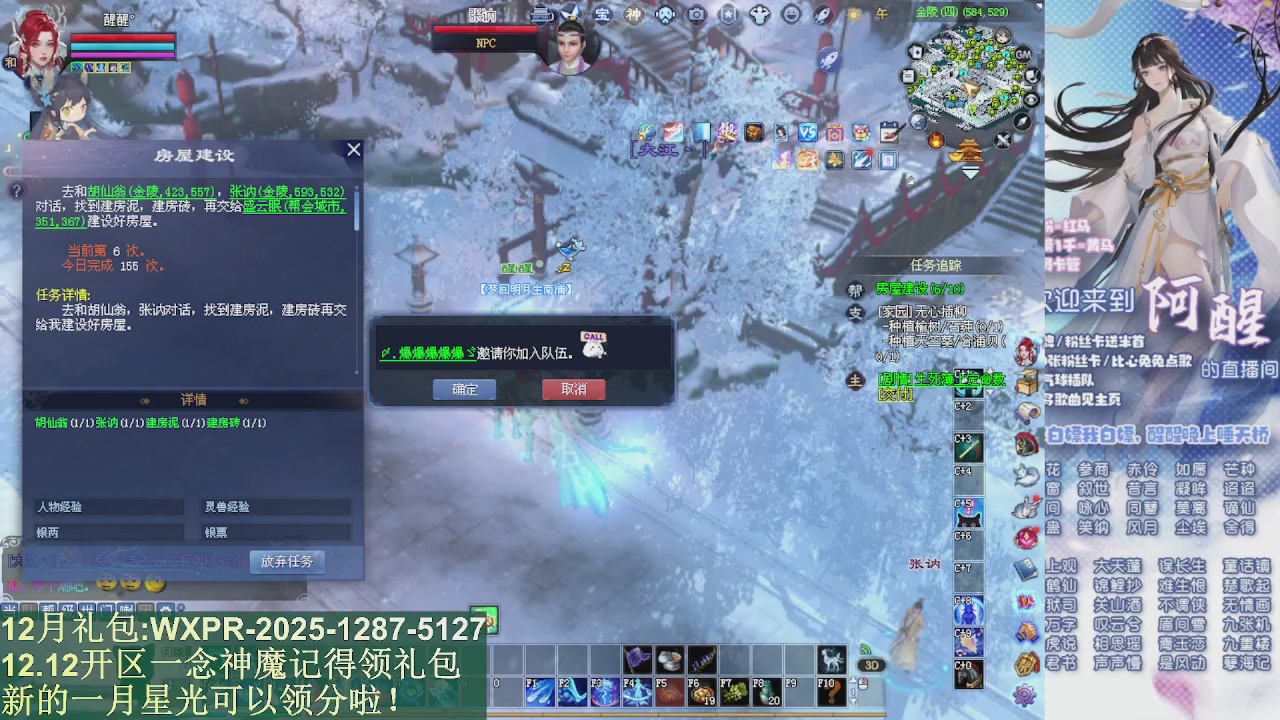Click the flame icon beside the minimap
The width and height of the screenshot is (1280, 720).
[935, 139]
